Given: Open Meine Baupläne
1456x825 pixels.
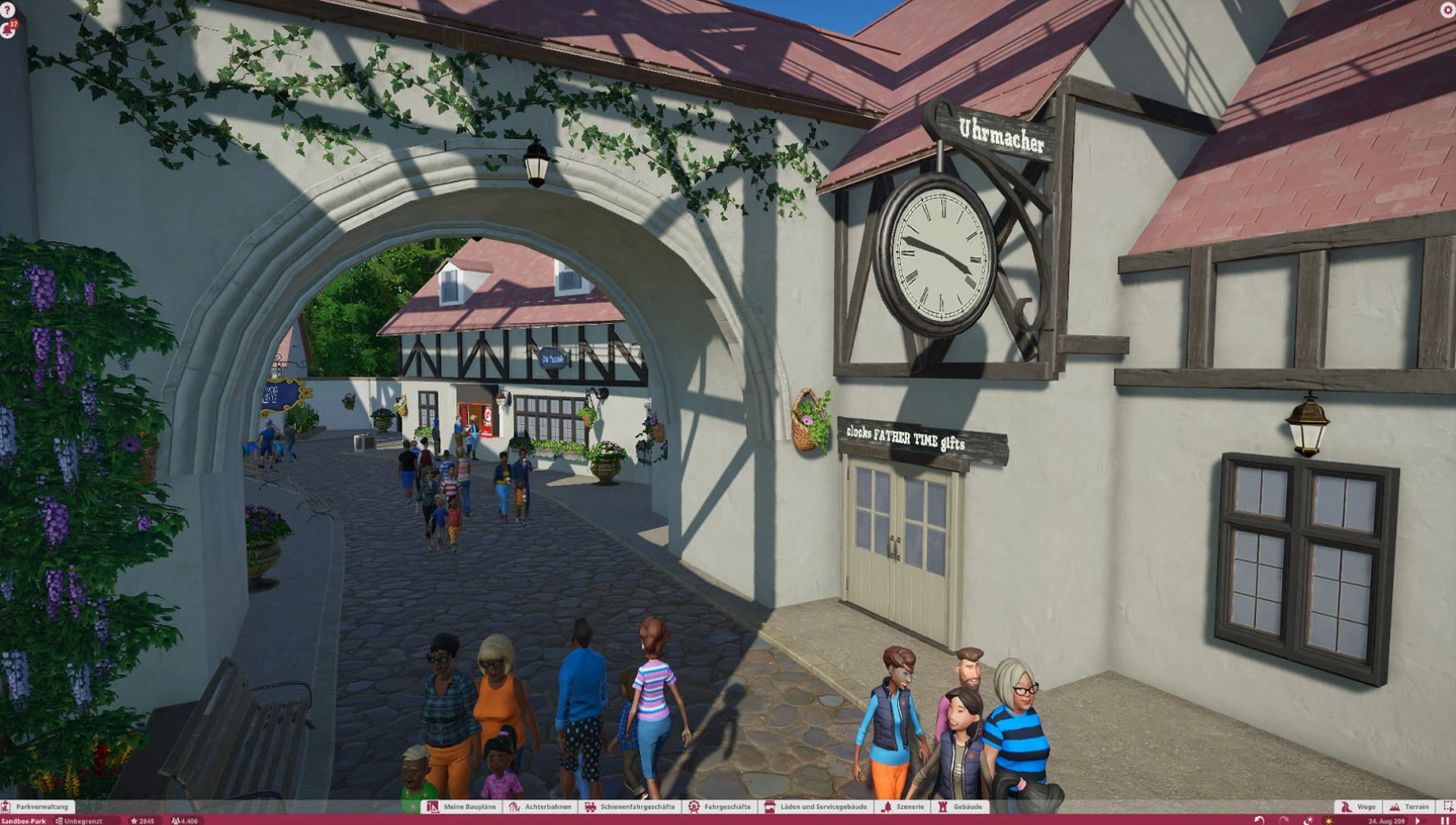Looking at the screenshot, I should coord(463,807).
